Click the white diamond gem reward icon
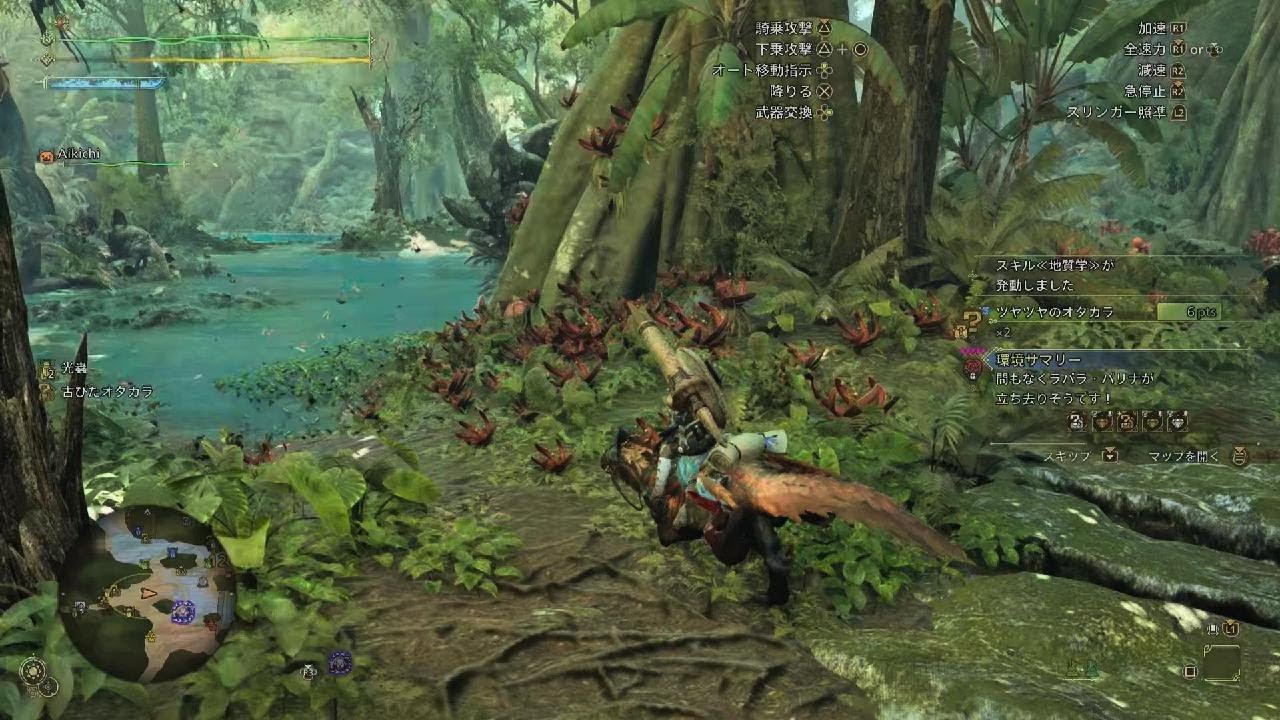 tap(1178, 423)
